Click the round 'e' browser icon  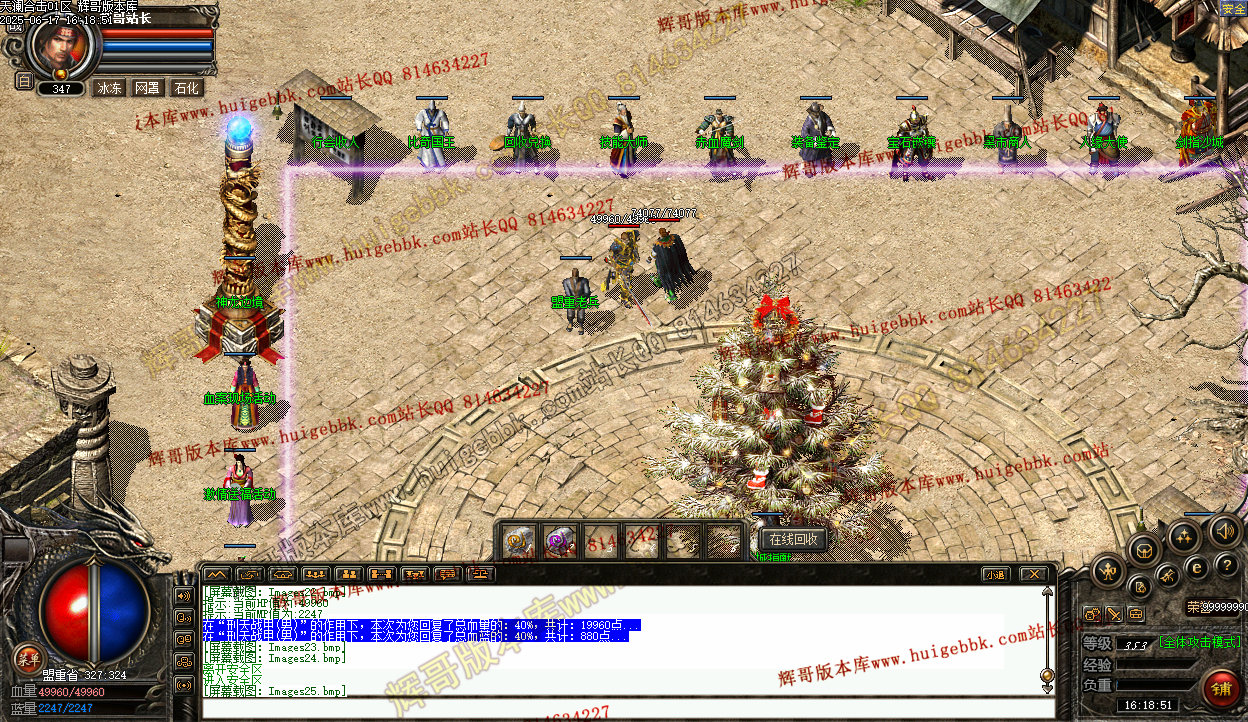[1197, 567]
